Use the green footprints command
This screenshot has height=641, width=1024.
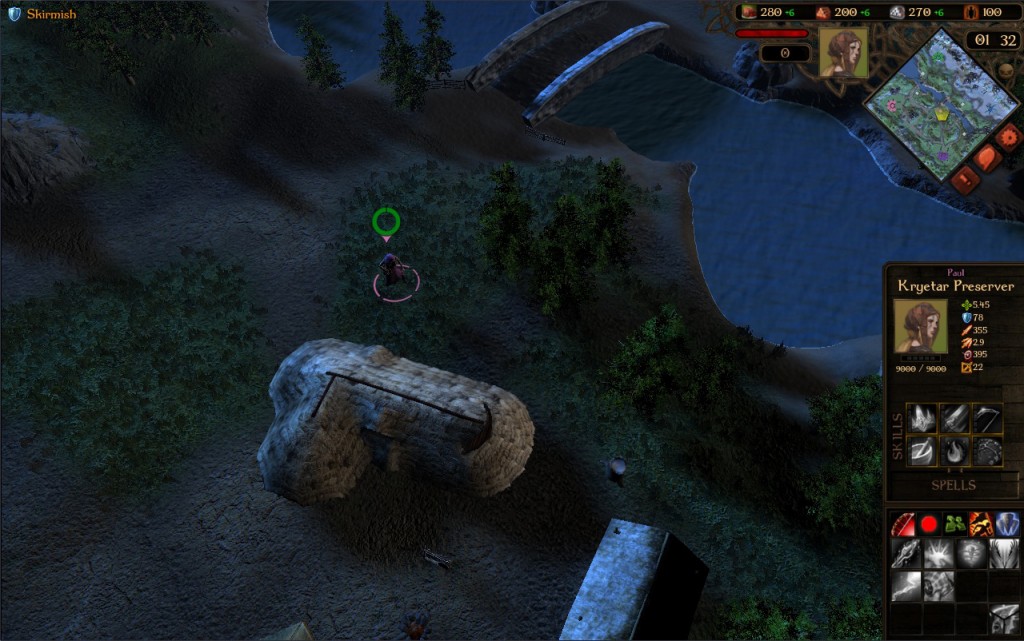[954, 523]
